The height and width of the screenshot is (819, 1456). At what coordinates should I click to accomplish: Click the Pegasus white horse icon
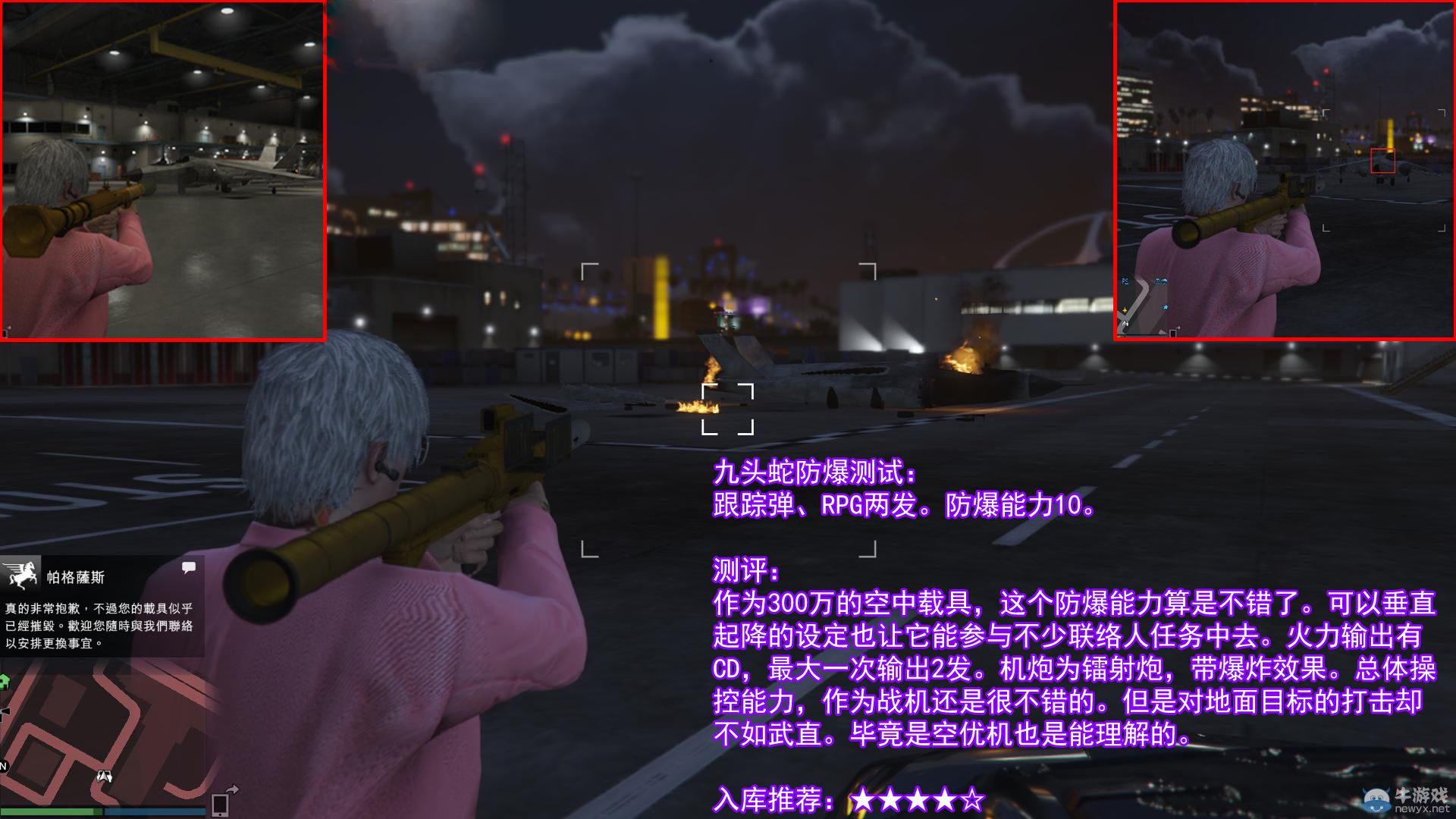click(22, 576)
